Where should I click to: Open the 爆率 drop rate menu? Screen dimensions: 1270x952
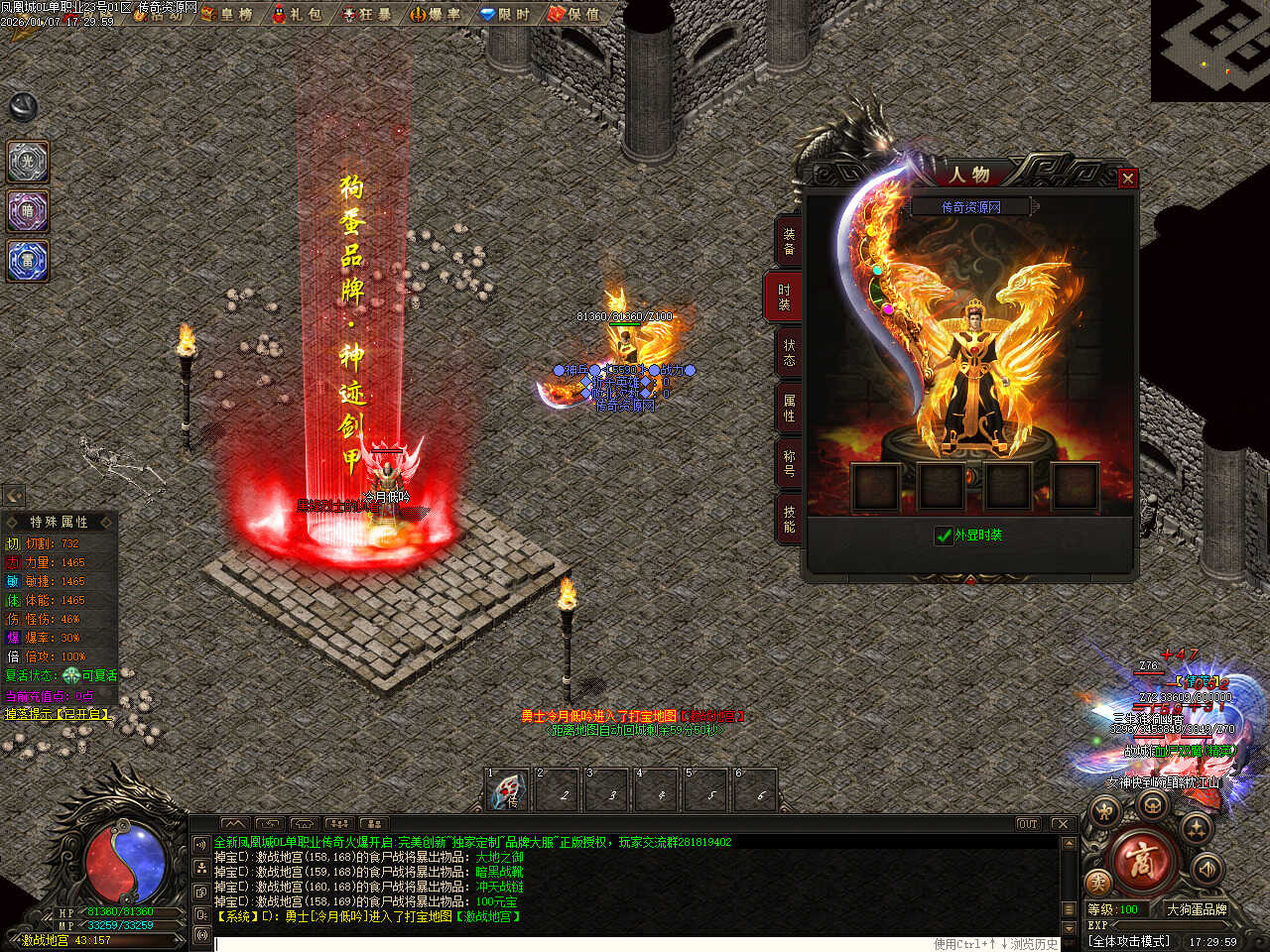click(x=436, y=14)
